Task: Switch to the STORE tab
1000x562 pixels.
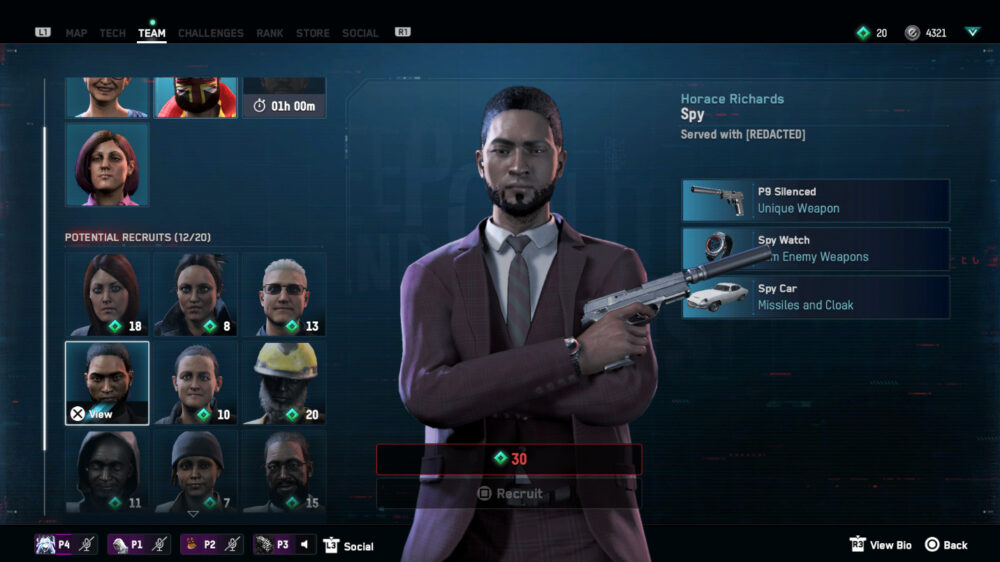Action: click(x=313, y=33)
